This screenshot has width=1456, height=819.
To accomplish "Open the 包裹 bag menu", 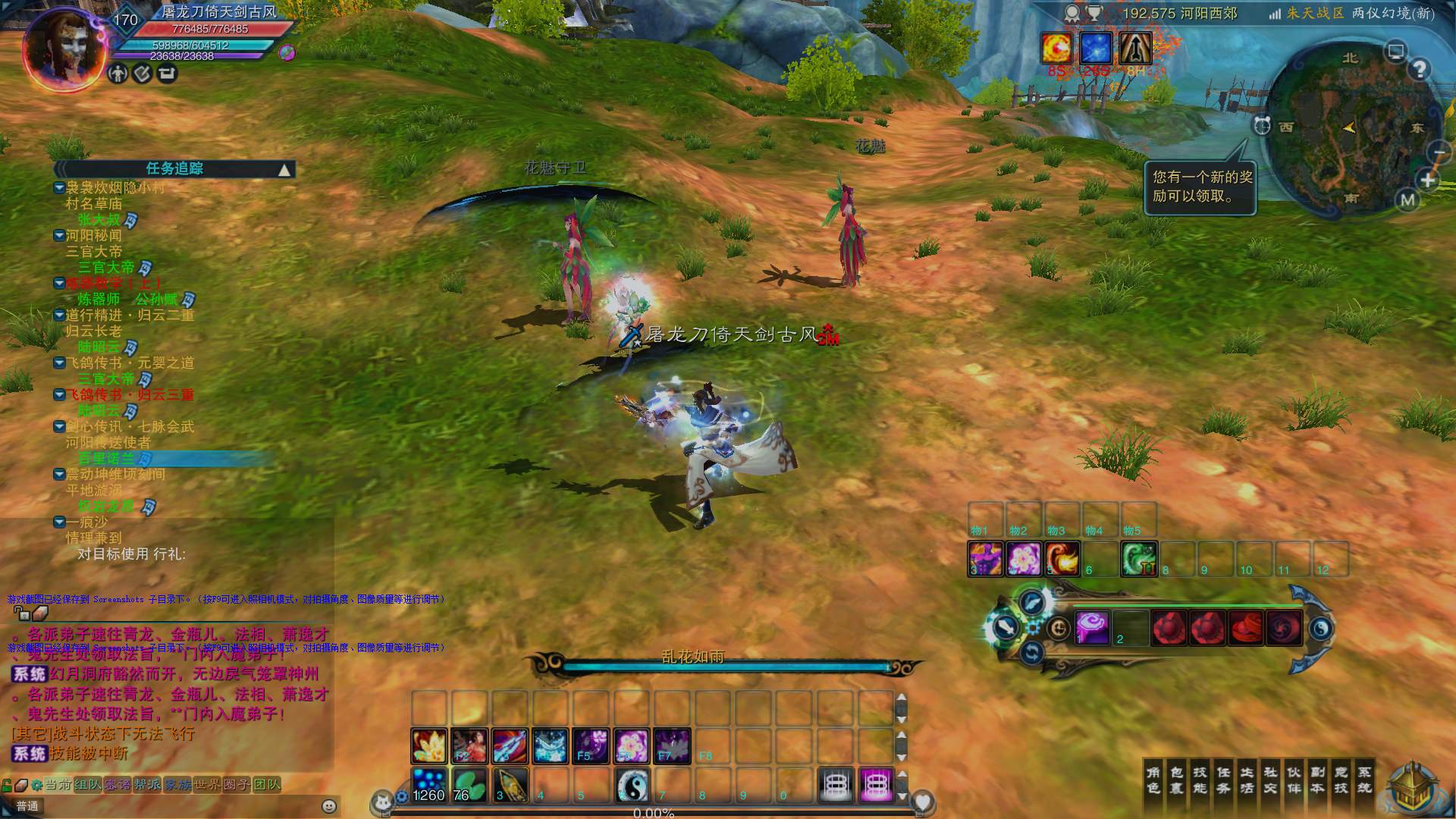I will pos(1176,780).
